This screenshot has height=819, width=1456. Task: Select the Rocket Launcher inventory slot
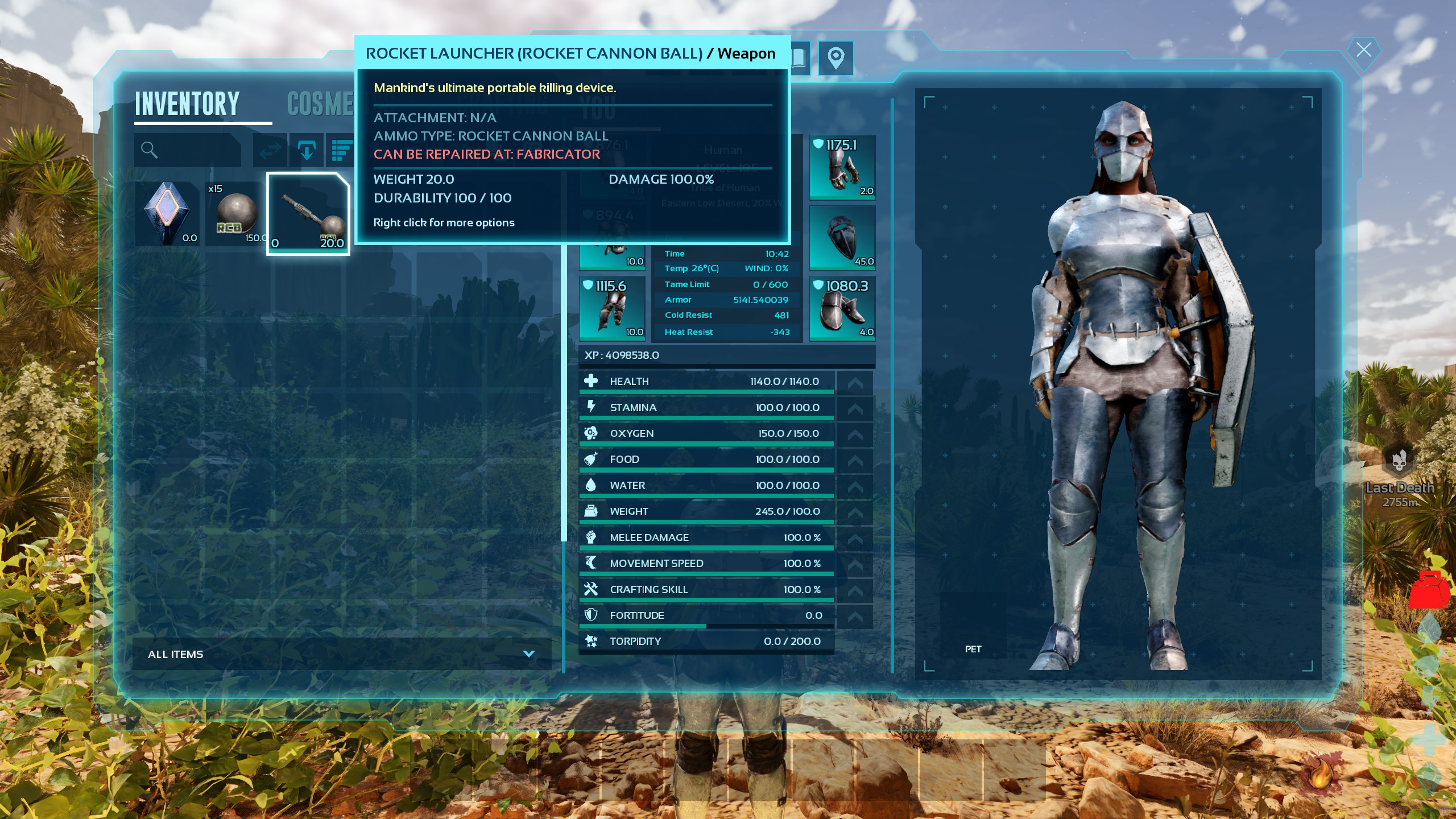pos(308,214)
